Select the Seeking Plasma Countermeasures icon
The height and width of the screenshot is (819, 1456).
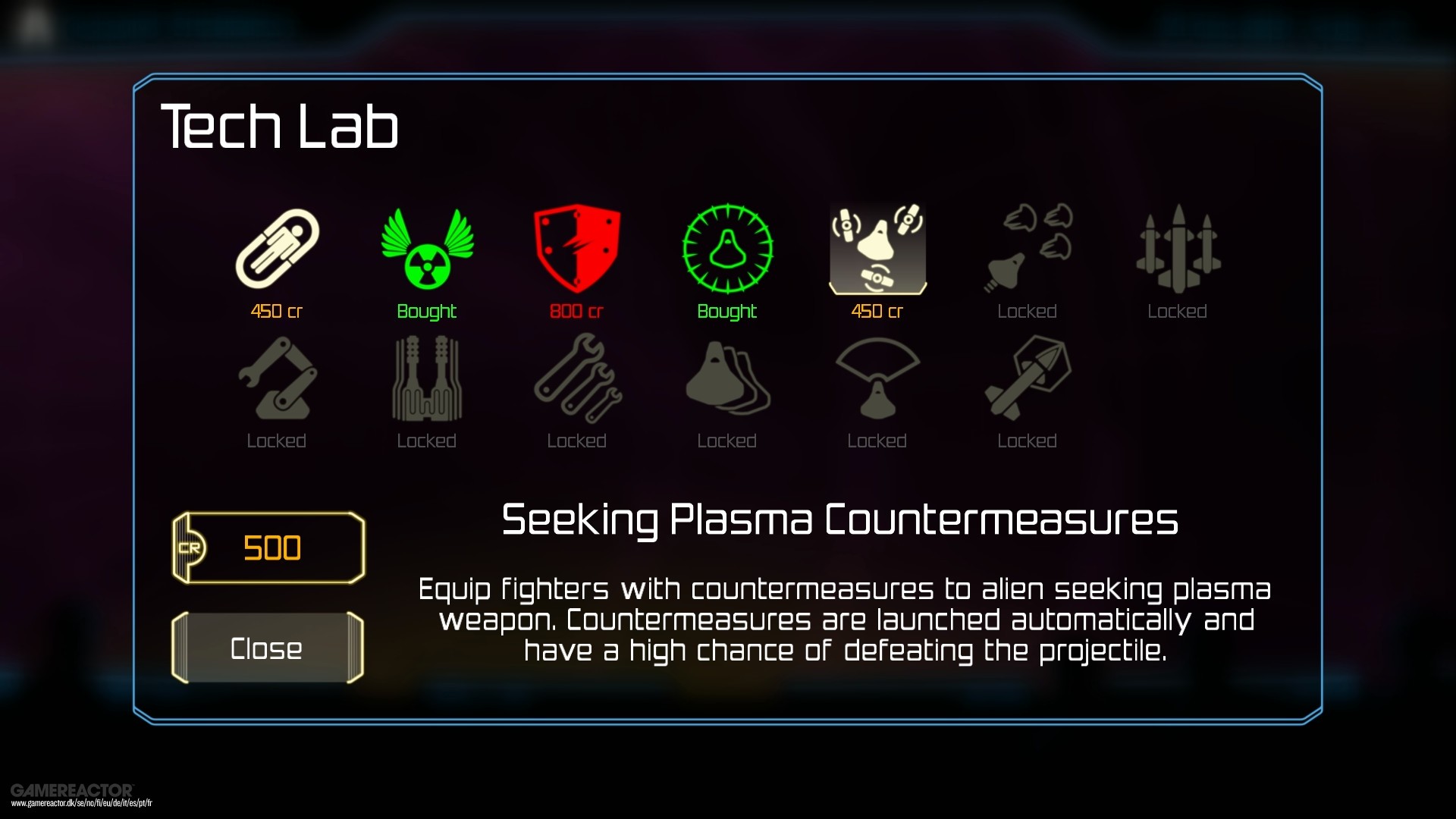(x=877, y=248)
